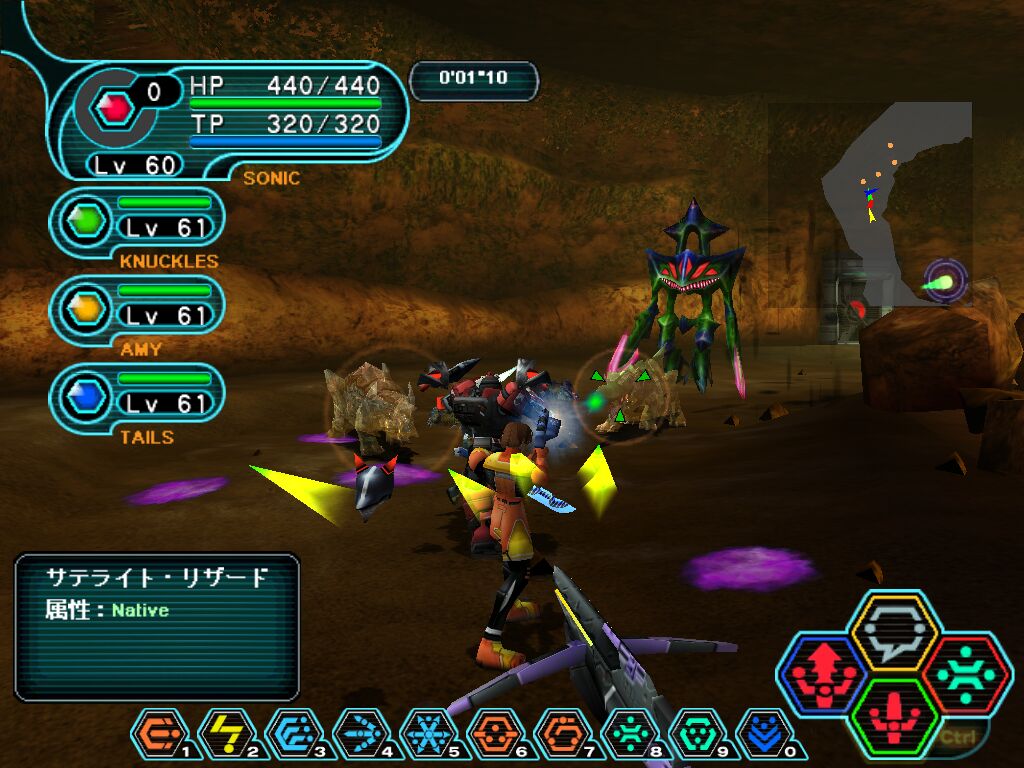
Task: Cast the yellow lightning bolt technique
Action: (226, 734)
